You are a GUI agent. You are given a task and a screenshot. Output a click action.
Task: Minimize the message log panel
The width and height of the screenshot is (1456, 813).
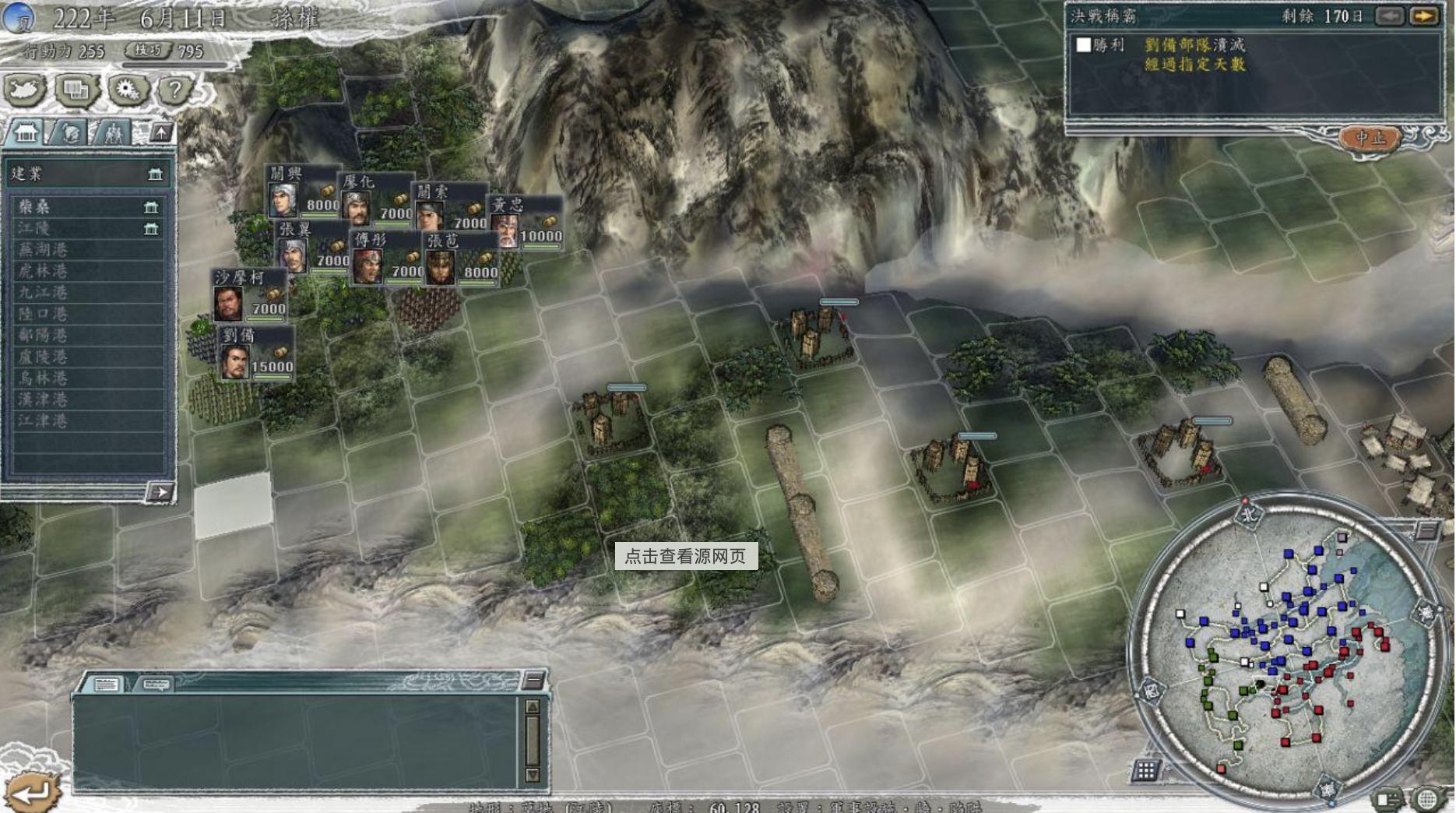(x=533, y=680)
